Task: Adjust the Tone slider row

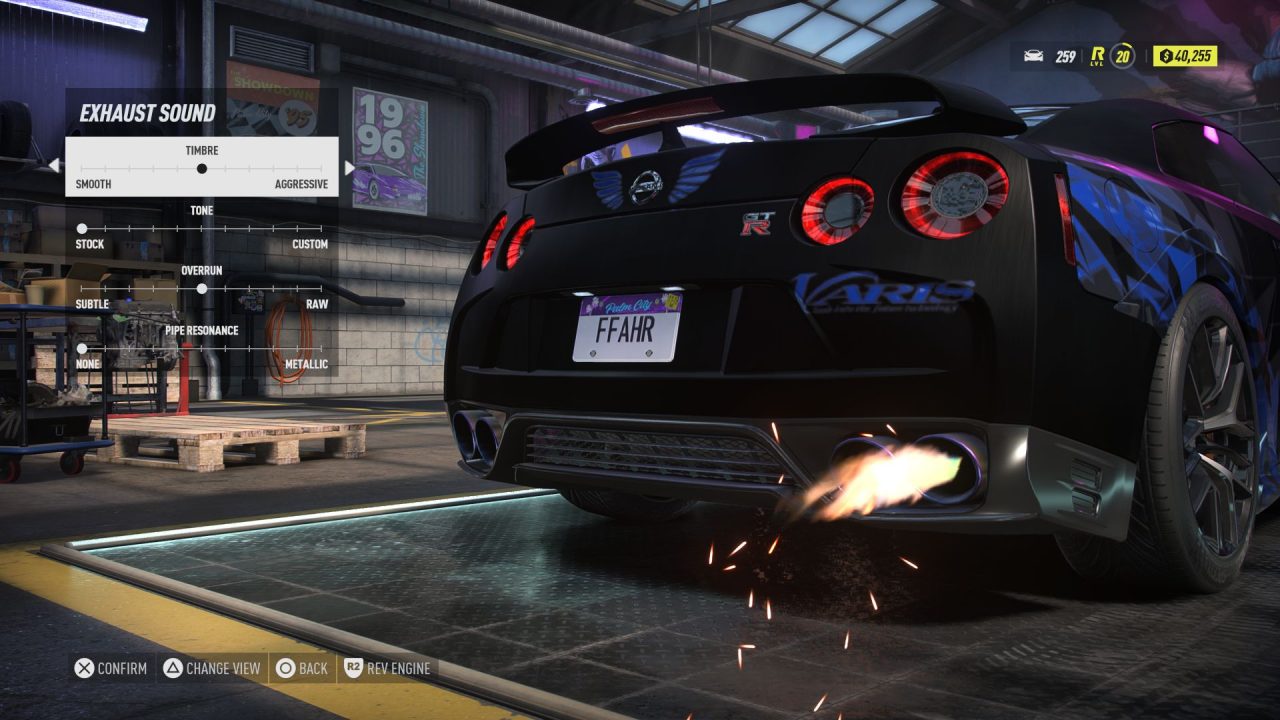Action: (202, 228)
